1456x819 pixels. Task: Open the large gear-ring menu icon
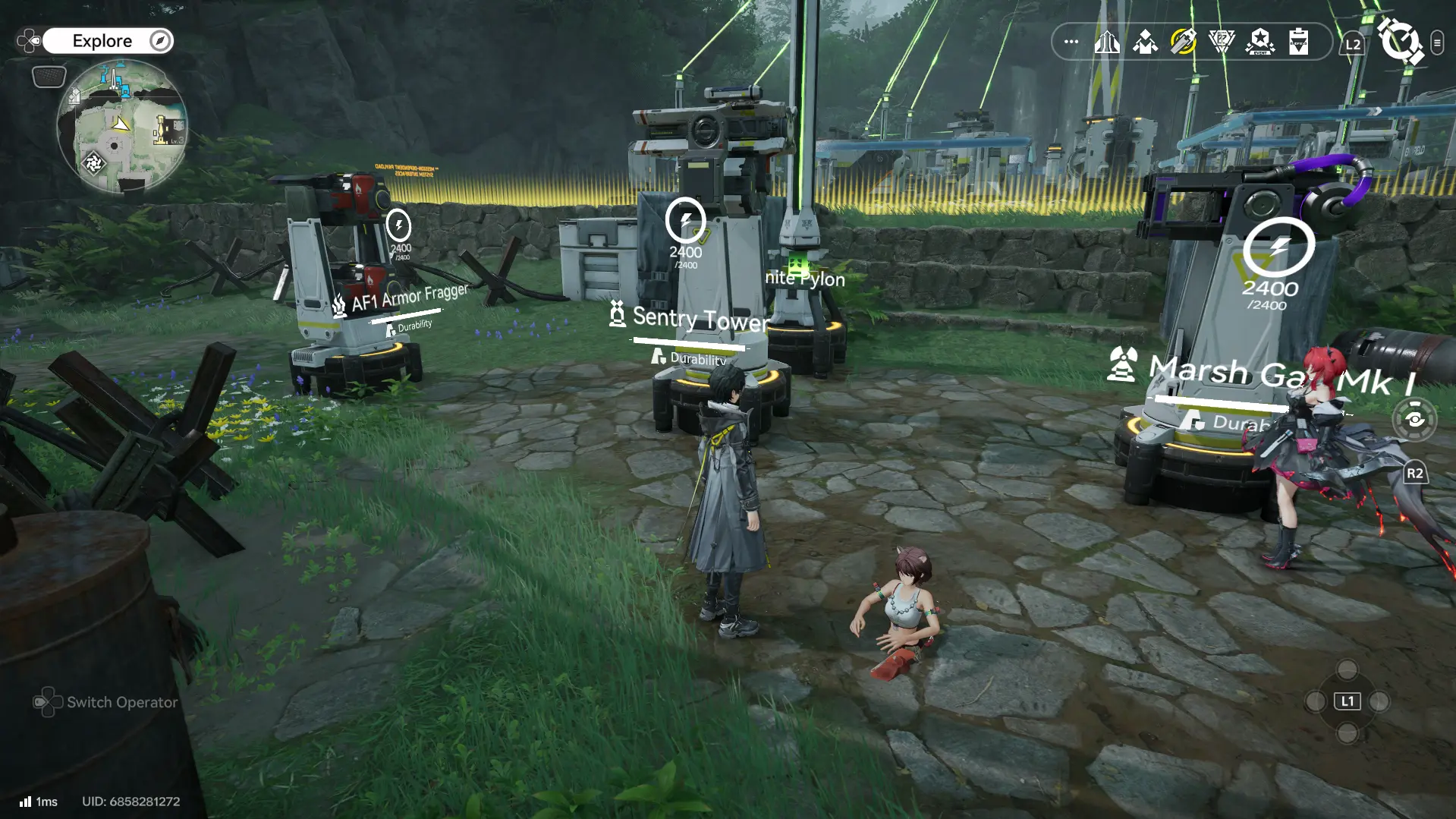[1400, 42]
